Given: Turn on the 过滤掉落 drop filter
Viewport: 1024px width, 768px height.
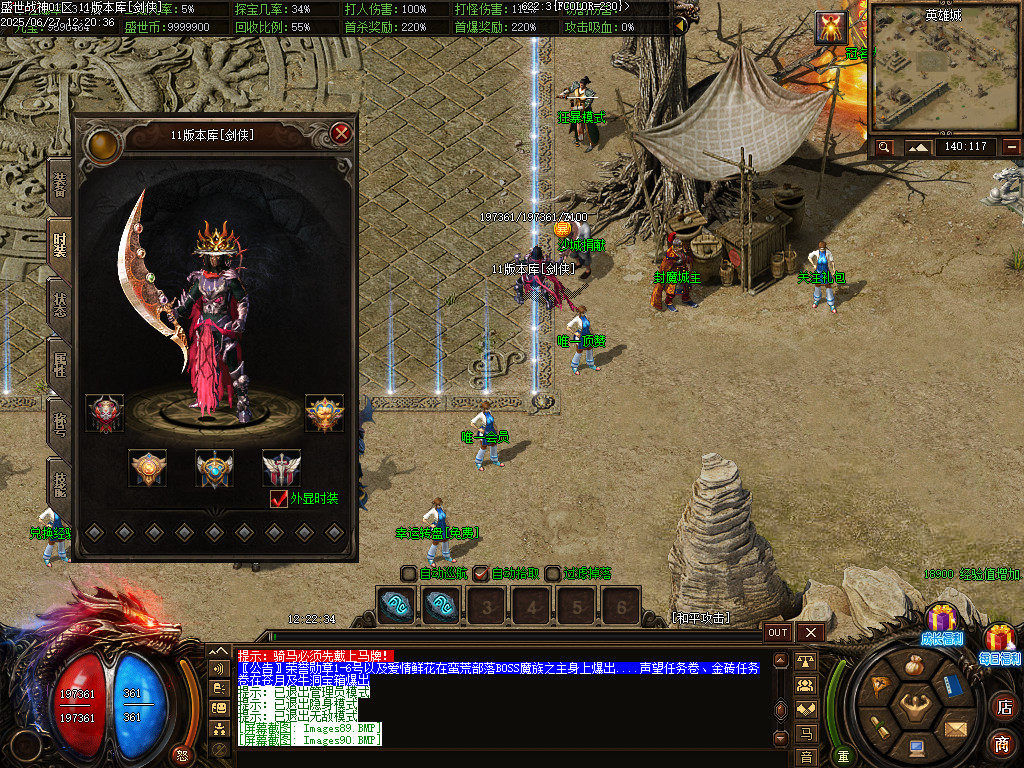Looking at the screenshot, I should 553,573.
